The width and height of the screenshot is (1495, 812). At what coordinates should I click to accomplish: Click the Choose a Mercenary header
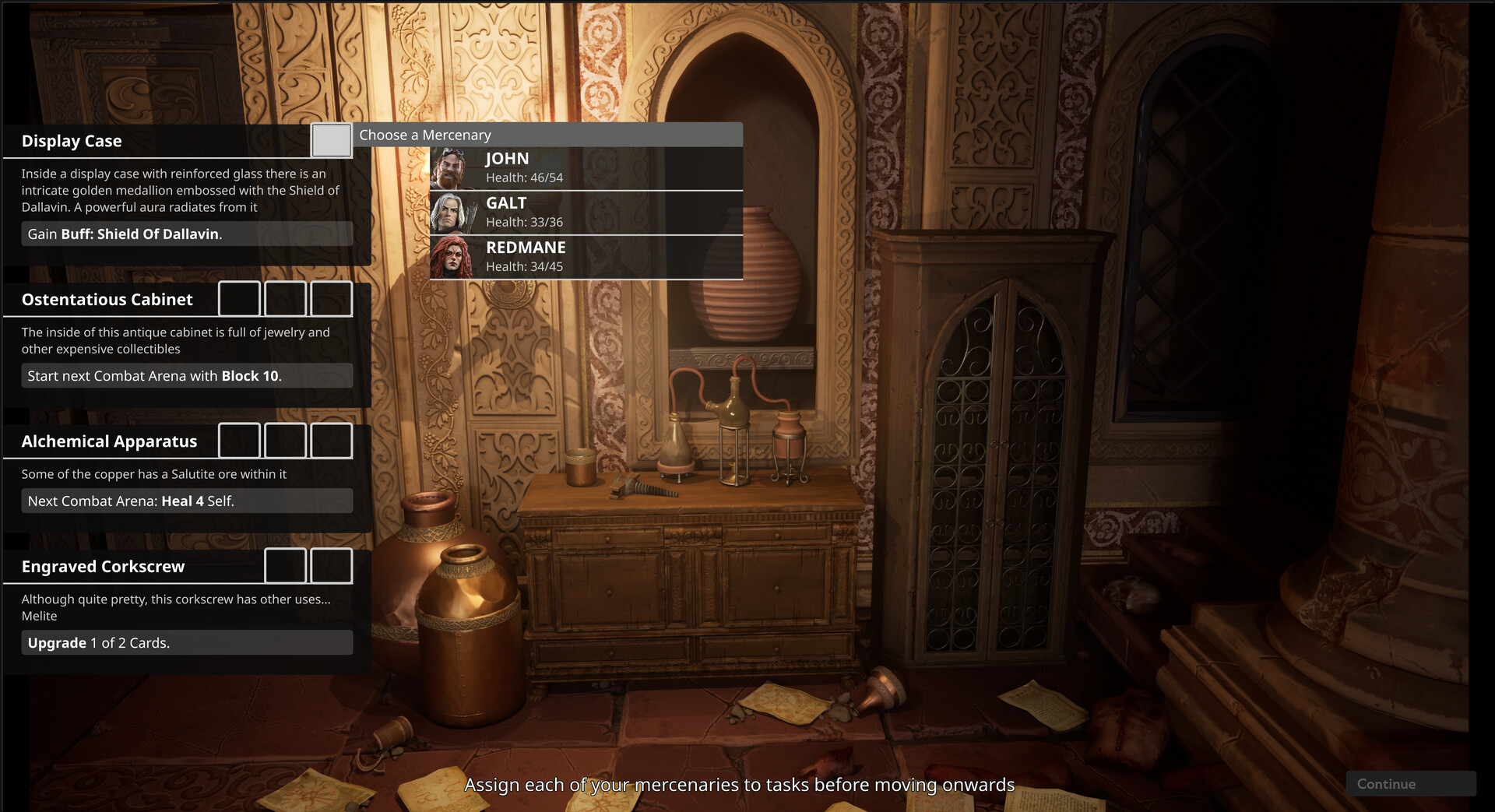424,135
